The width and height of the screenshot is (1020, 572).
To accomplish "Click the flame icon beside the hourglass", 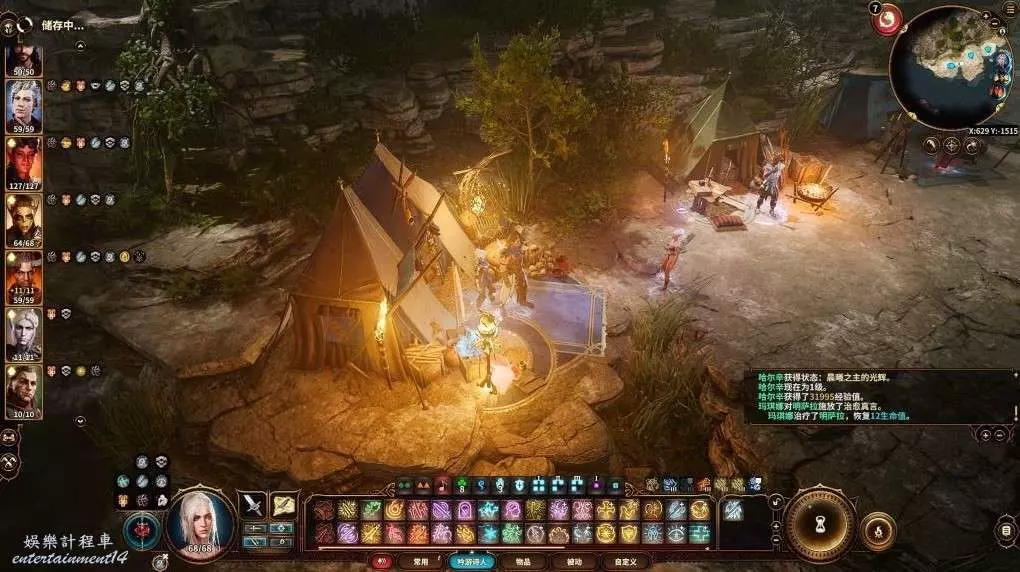I will tap(878, 530).
